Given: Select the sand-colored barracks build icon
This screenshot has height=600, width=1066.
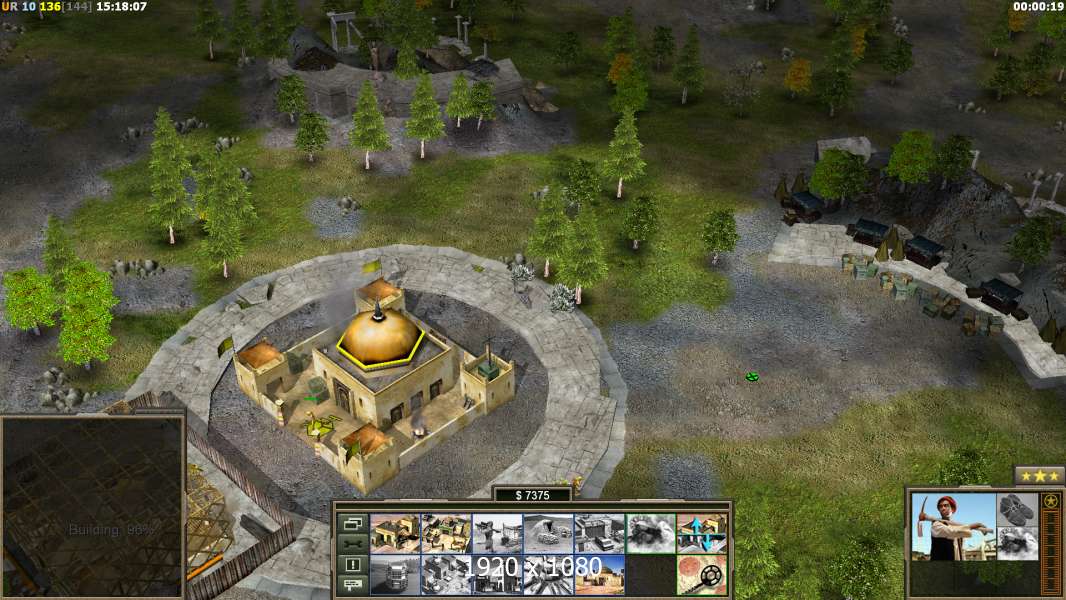Looking at the screenshot, I should [x=395, y=534].
